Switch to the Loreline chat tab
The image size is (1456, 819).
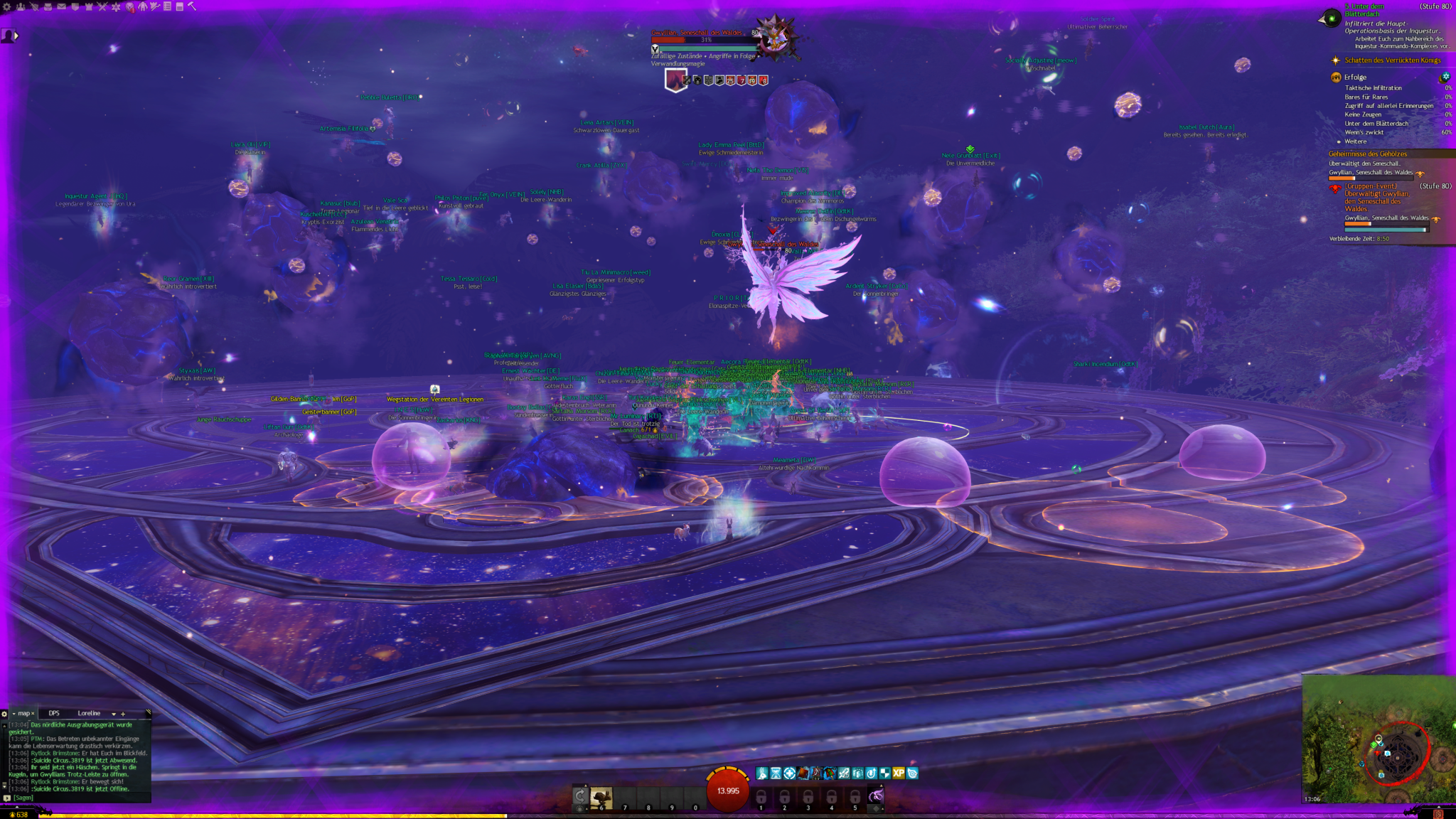(89, 713)
